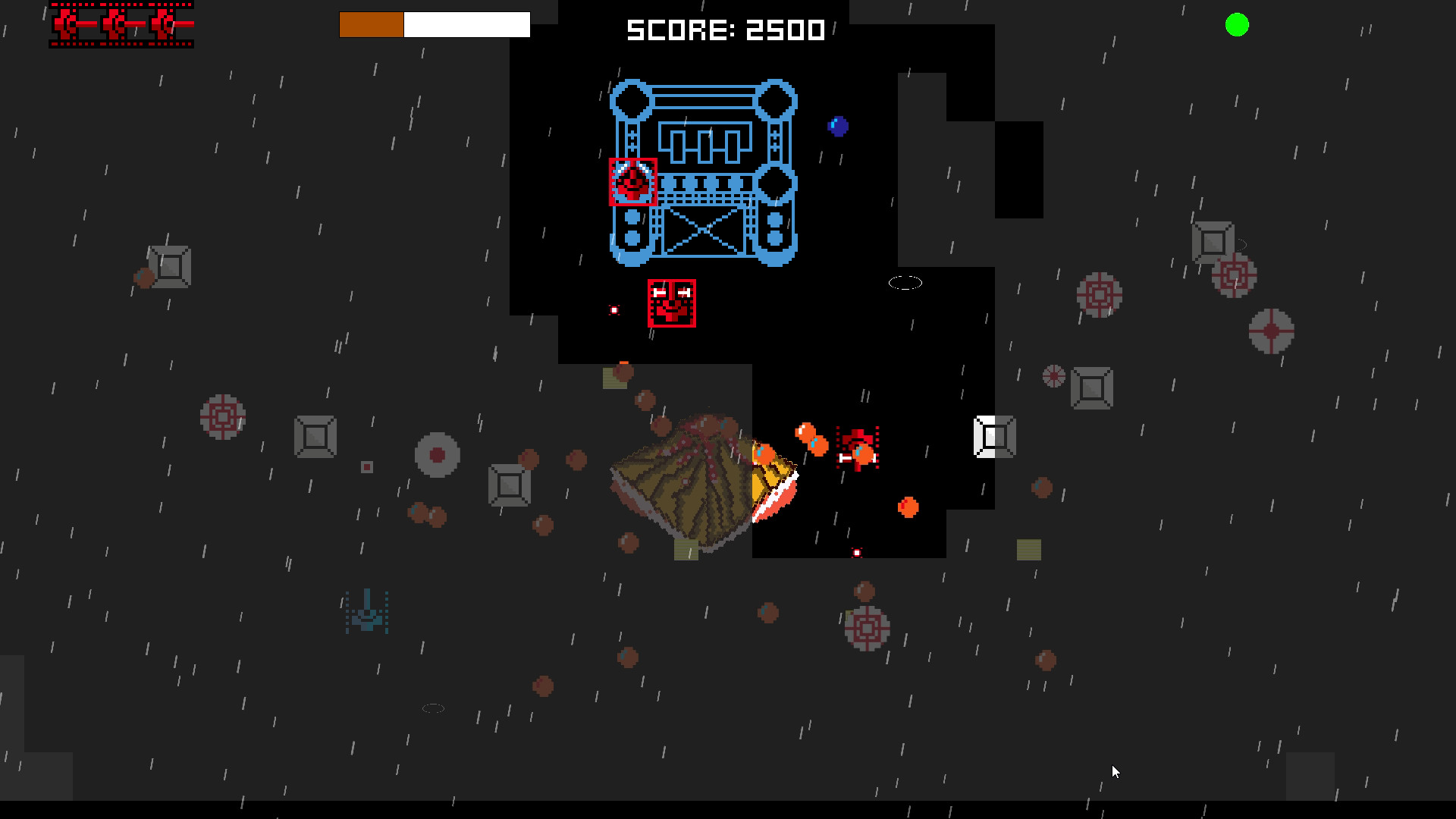
Task: Select the rightmost life icon in the lives display
Action: point(163,24)
